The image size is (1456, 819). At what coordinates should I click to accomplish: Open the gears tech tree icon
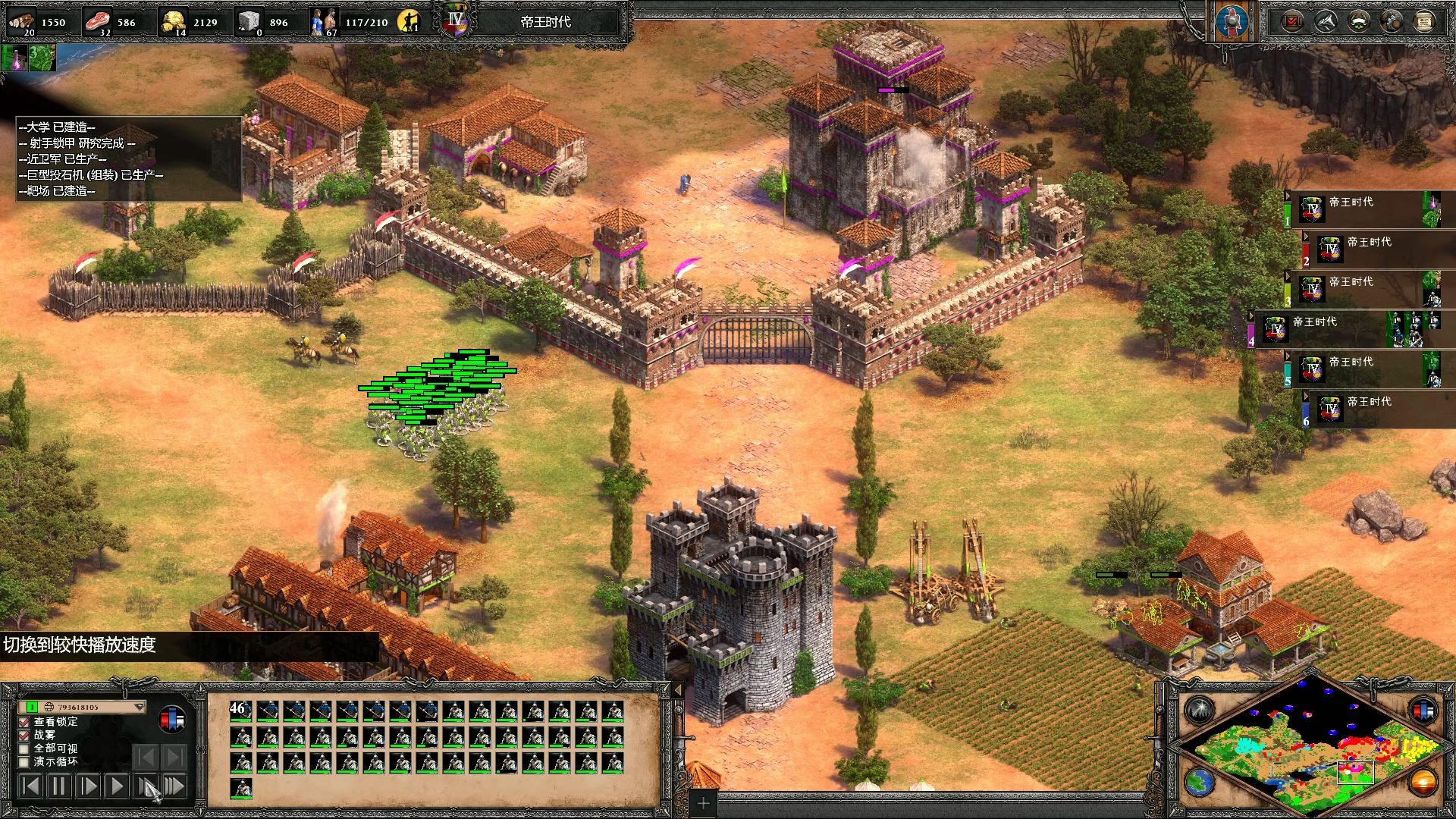pos(1392,21)
